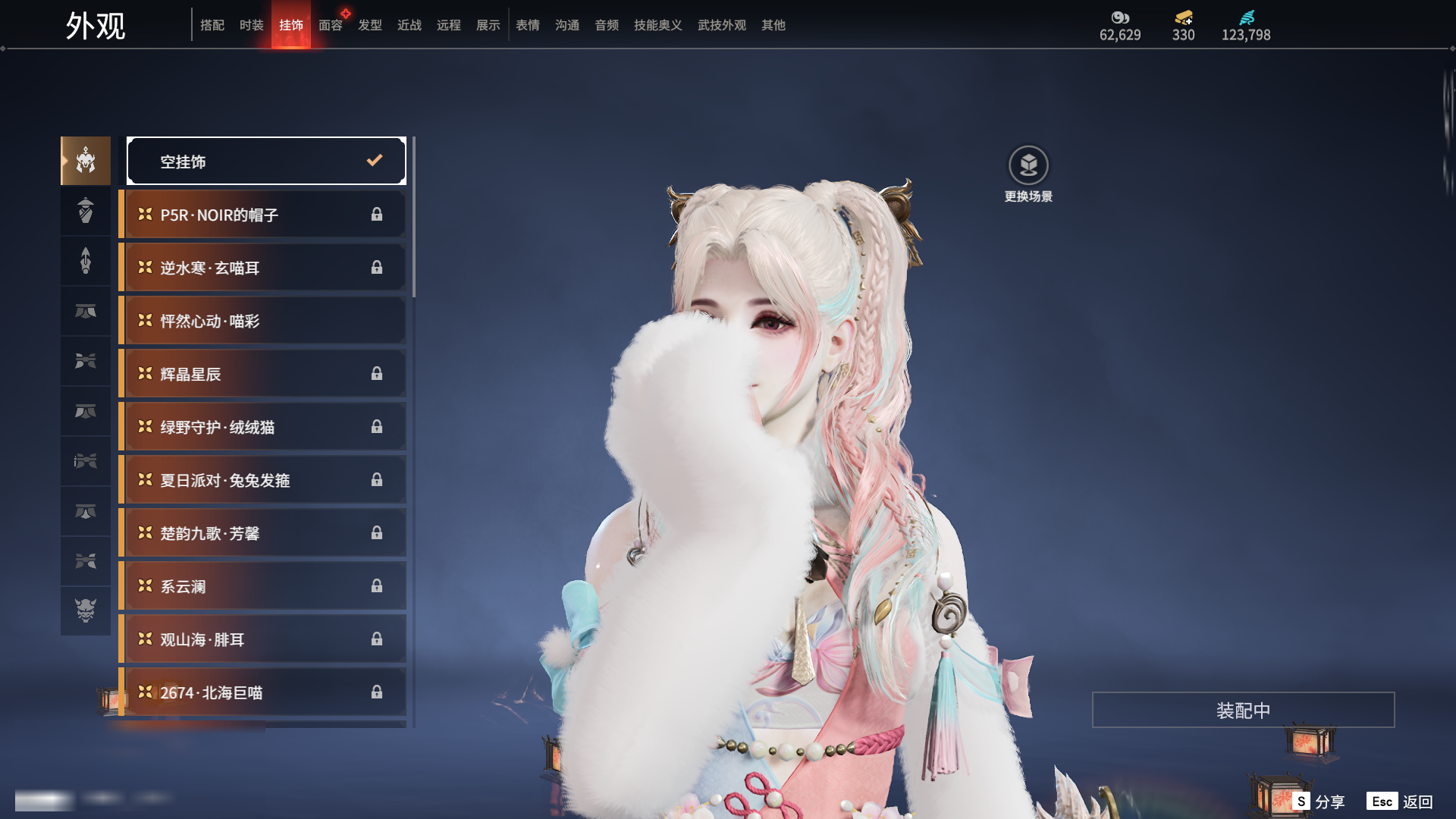The height and width of the screenshot is (819, 1456).
Task: Open the 其他 tab
Action: point(773,25)
